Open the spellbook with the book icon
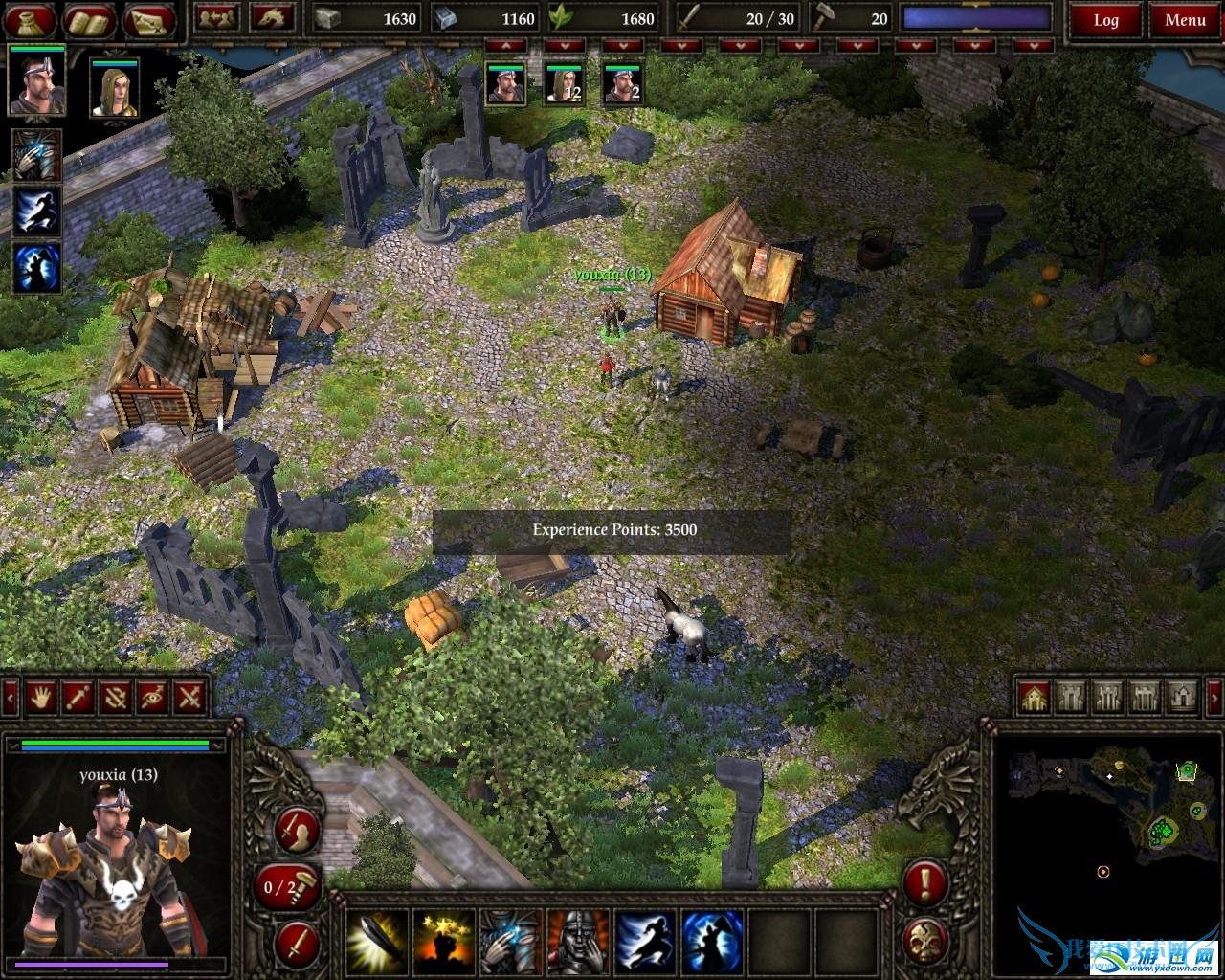This screenshot has height=980, width=1225. click(89, 19)
